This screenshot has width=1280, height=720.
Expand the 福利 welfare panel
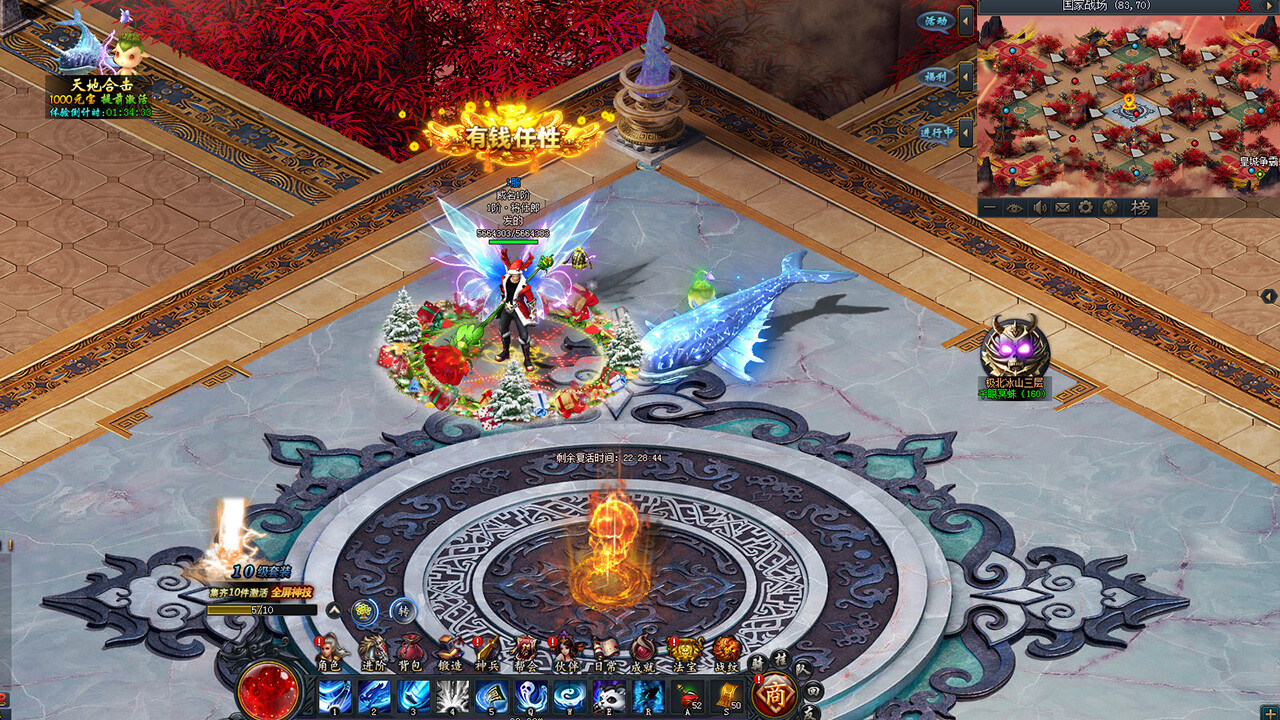(x=966, y=77)
